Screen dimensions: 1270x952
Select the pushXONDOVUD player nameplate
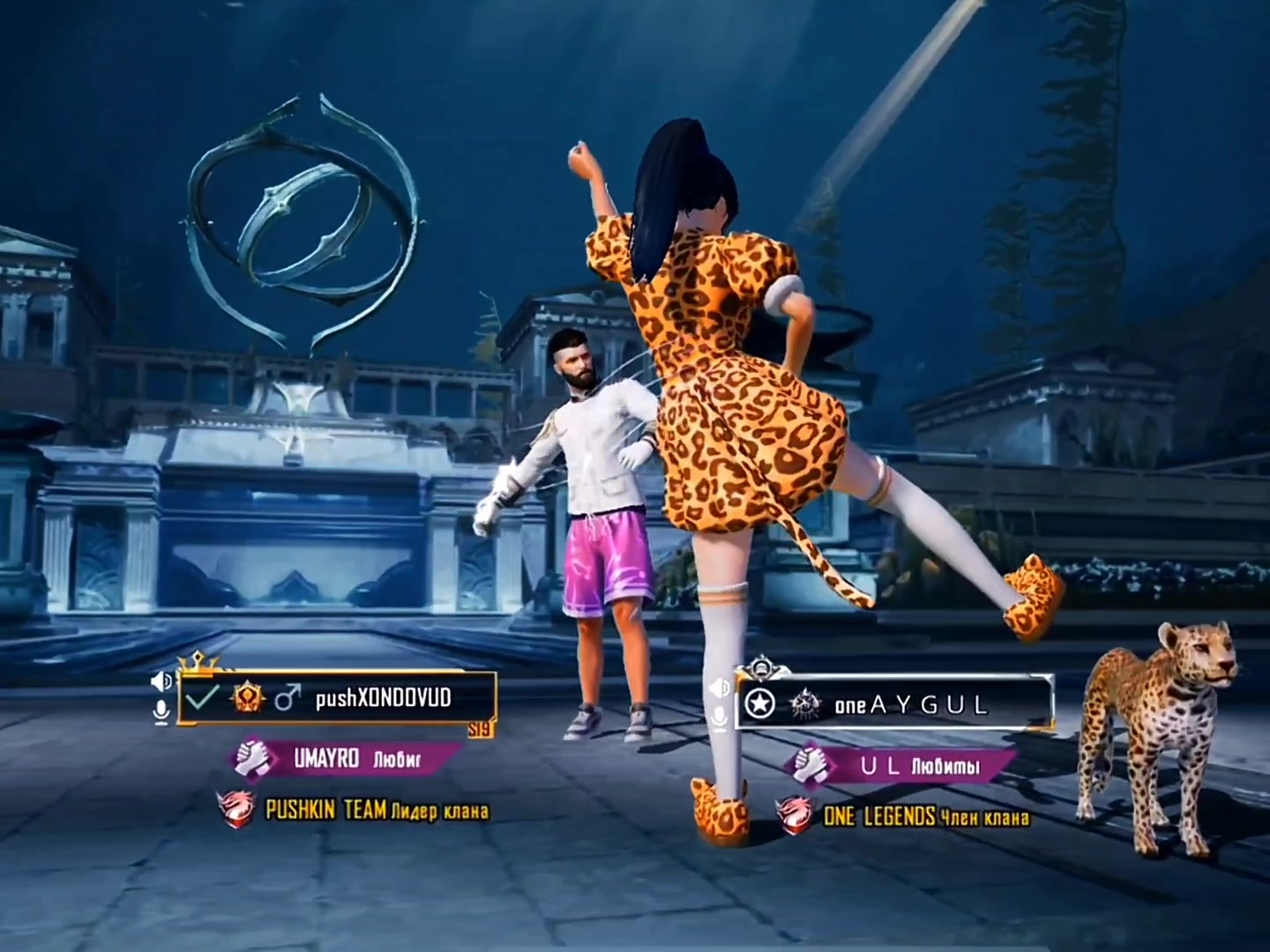[338, 698]
